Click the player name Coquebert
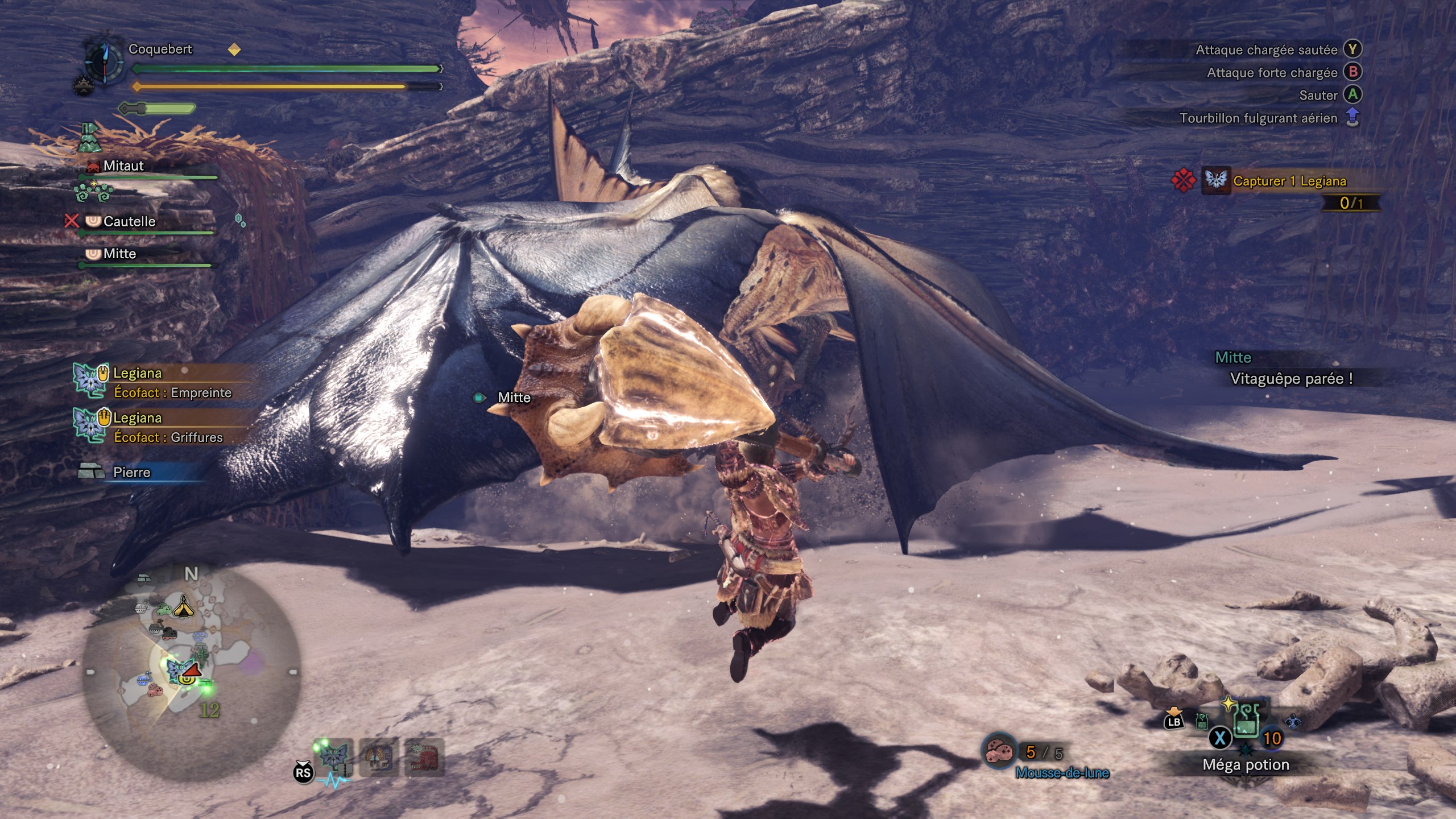 pyautogui.click(x=160, y=49)
